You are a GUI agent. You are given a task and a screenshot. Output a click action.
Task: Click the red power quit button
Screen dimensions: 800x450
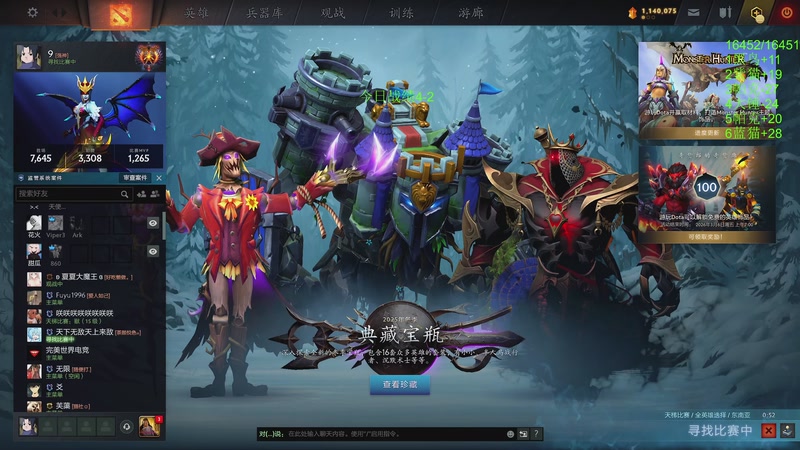[x=787, y=13]
